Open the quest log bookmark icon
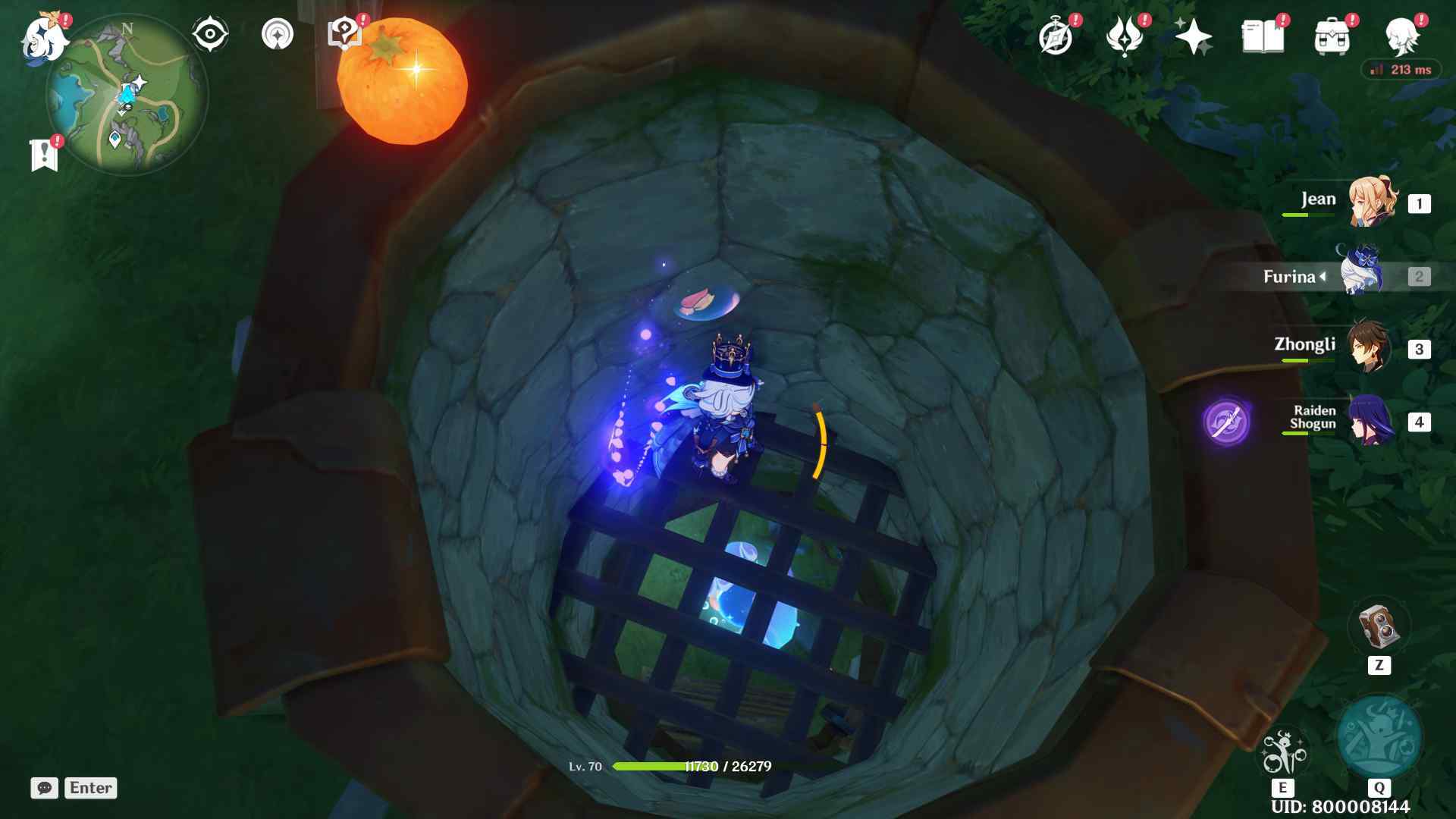The width and height of the screenshot is (1456, 819). pos(44,154)
